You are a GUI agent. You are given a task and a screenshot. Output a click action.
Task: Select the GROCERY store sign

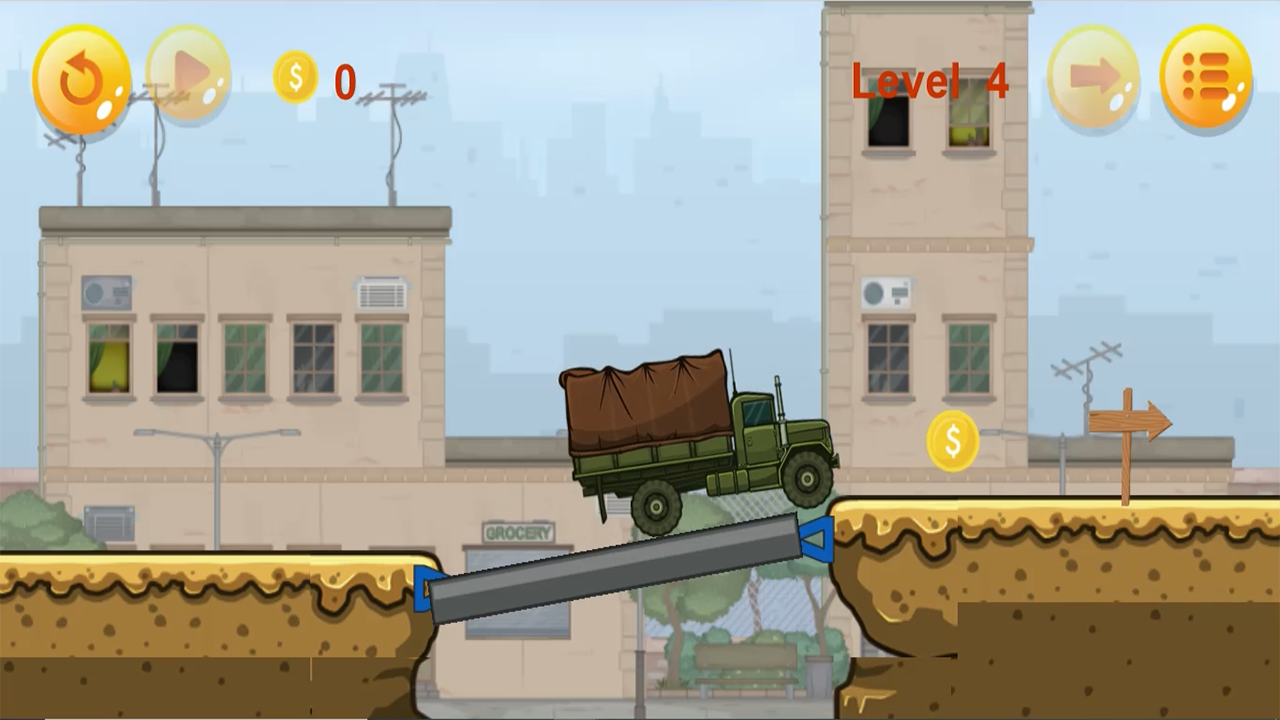point(520,531)
